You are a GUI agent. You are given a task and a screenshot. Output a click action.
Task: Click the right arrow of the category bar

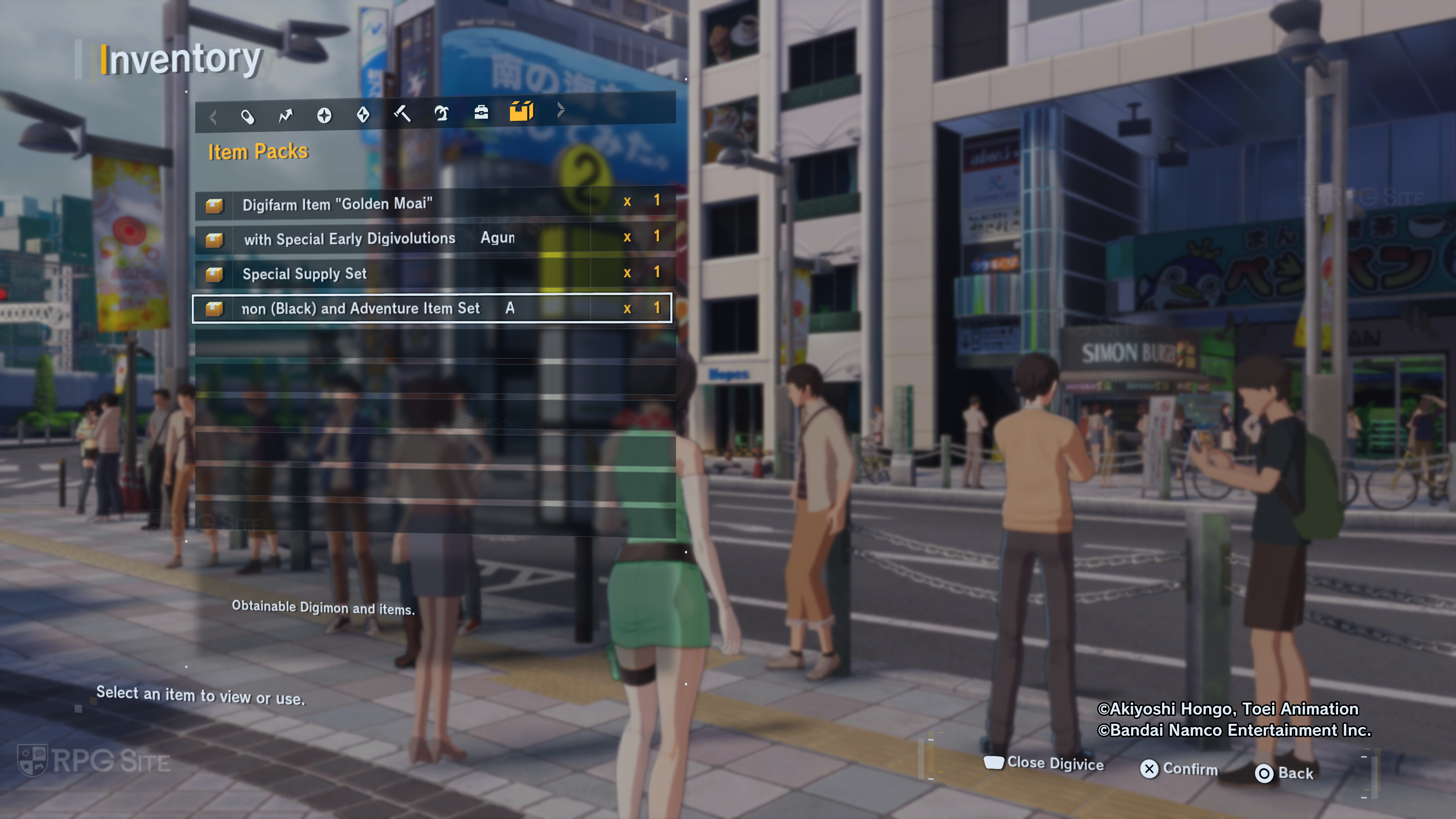[561, 110]
